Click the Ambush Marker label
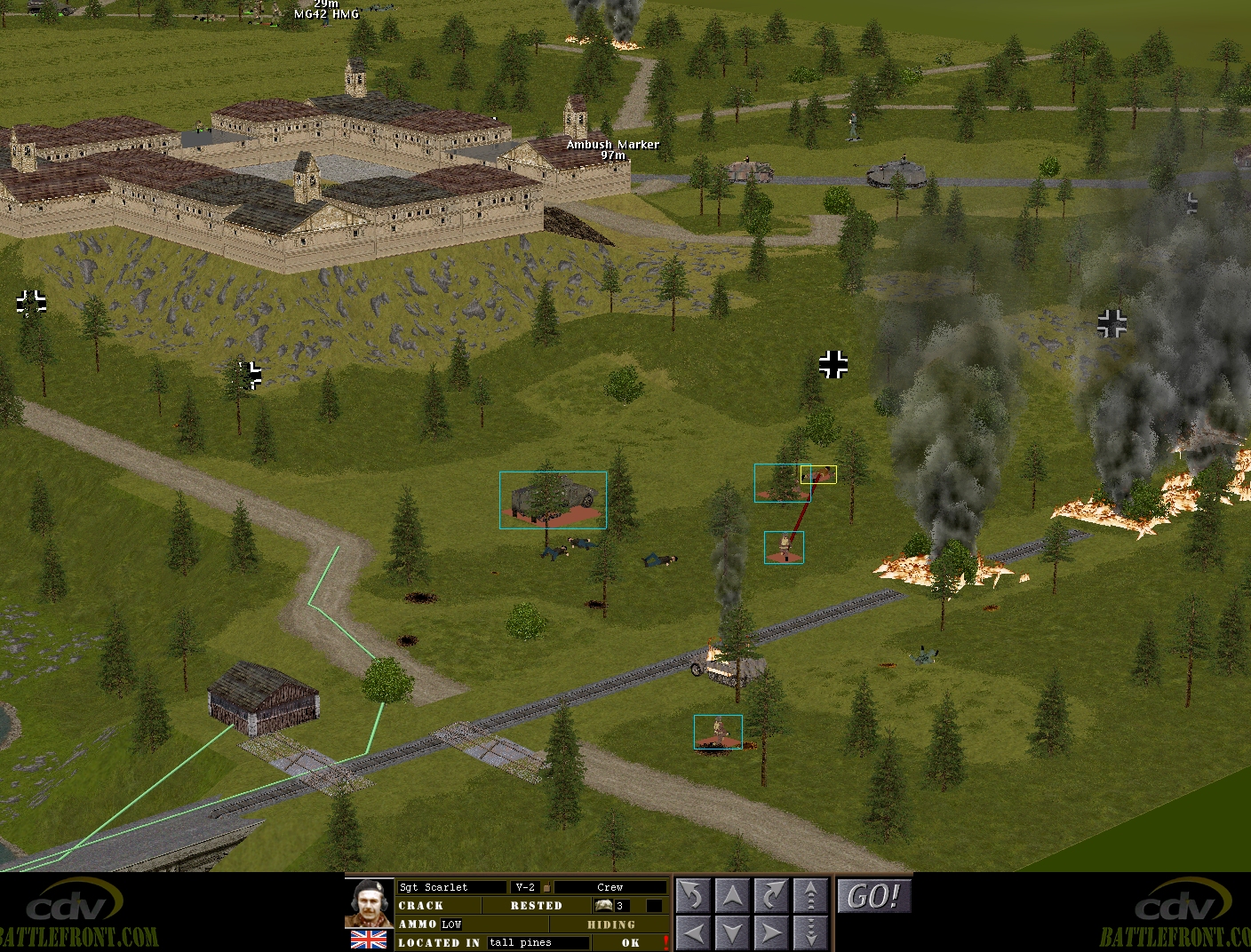The height and width of the screenshot is (952, 1251). tap(613, 145)
